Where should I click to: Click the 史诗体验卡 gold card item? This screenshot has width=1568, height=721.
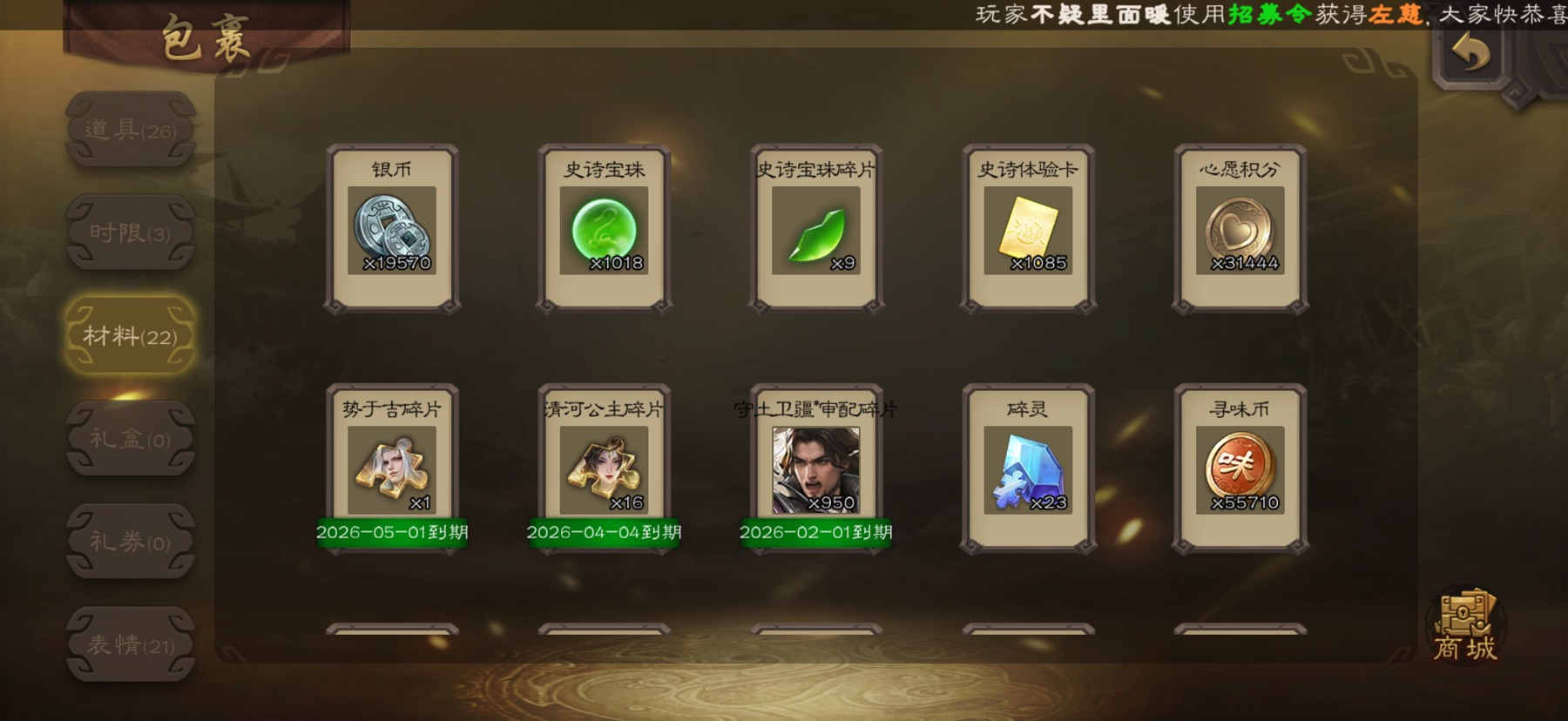click(x=1028, y=230)
